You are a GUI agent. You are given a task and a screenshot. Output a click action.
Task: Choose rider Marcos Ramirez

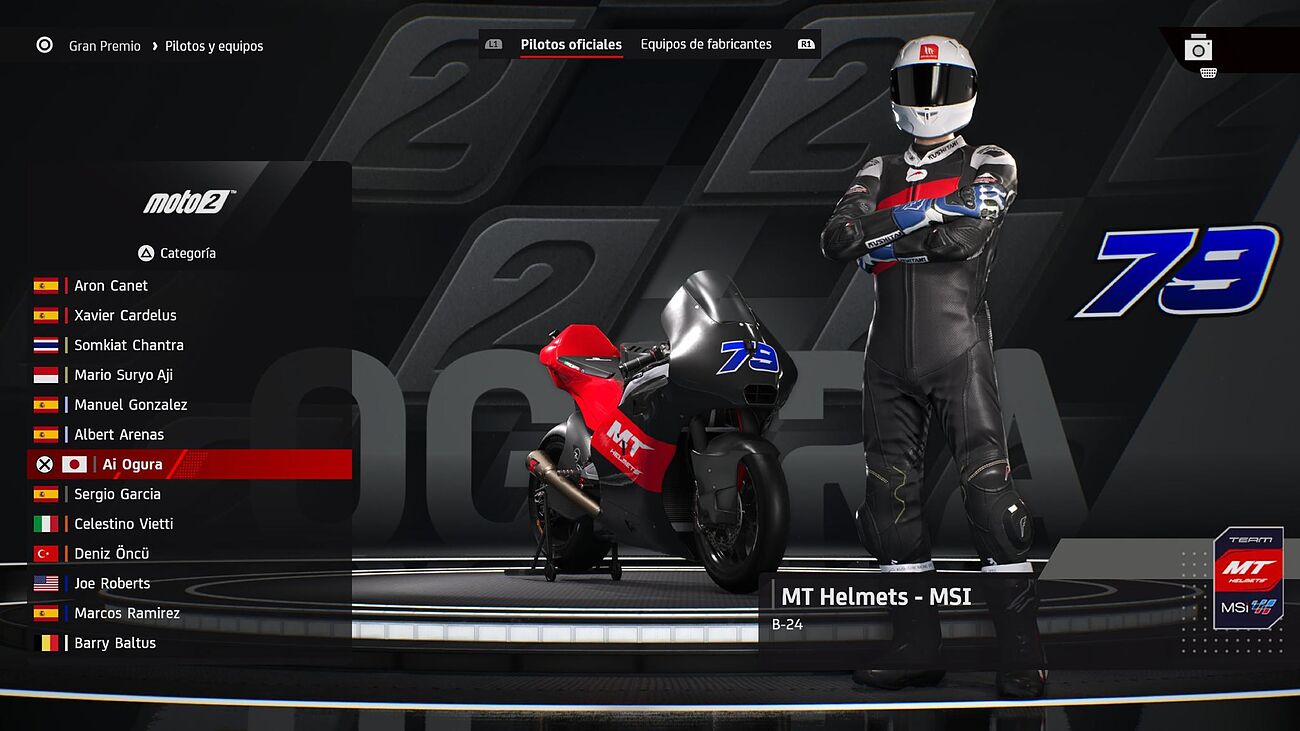pos(127,613)
